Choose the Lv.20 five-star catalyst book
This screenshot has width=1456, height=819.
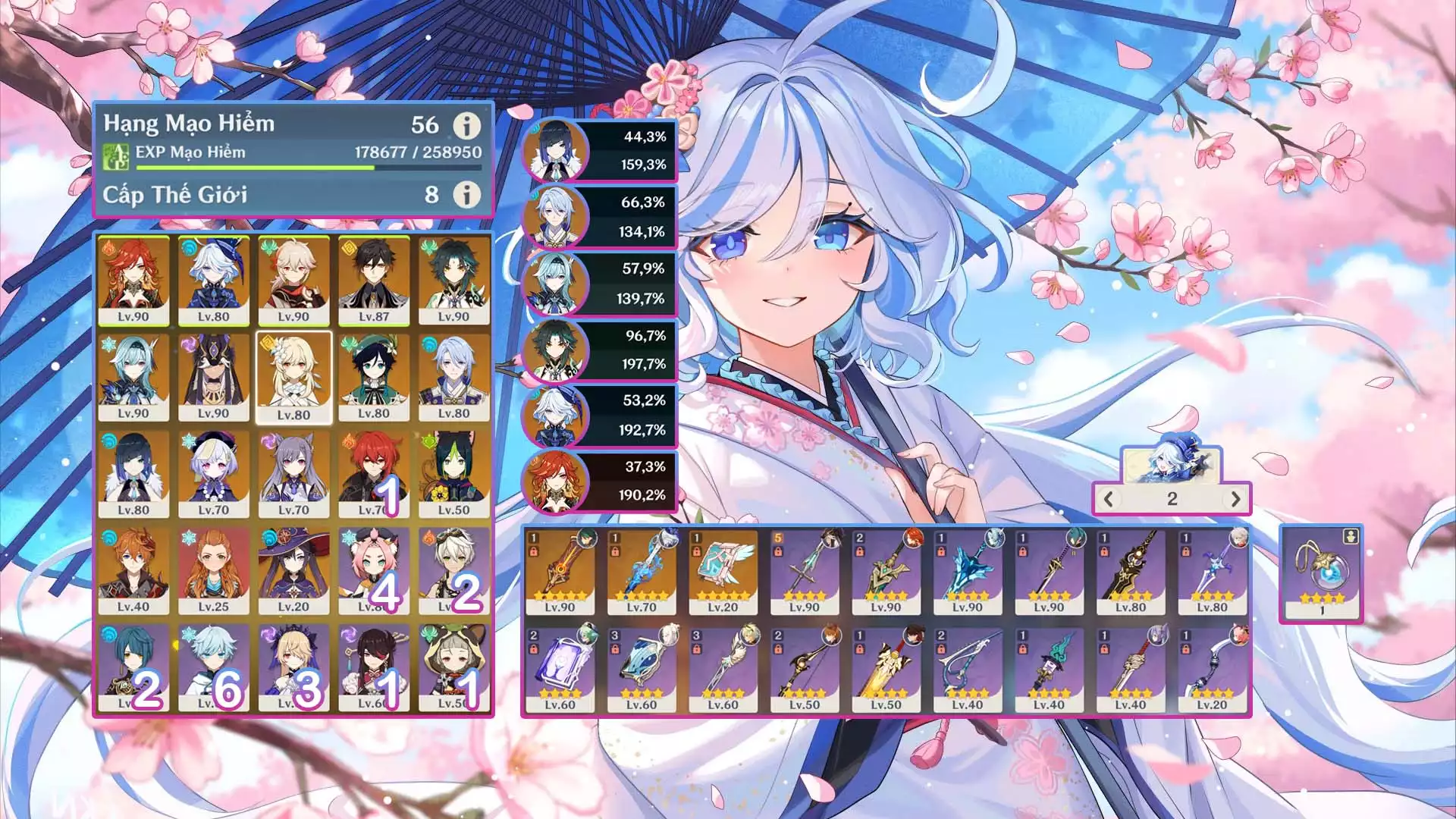click(723, 573)
